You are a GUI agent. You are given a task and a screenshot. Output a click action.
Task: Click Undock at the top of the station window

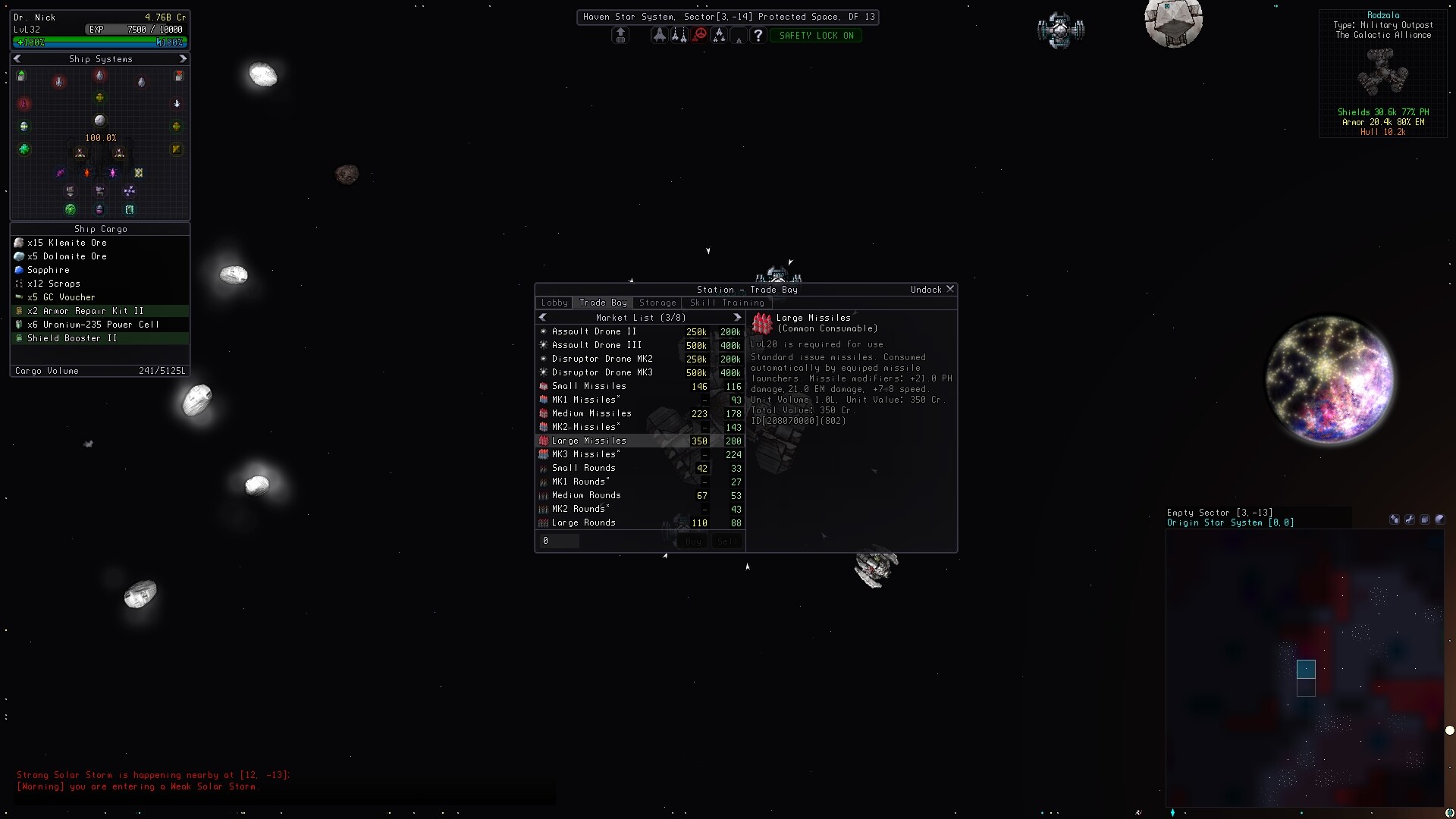pos(927,289)
